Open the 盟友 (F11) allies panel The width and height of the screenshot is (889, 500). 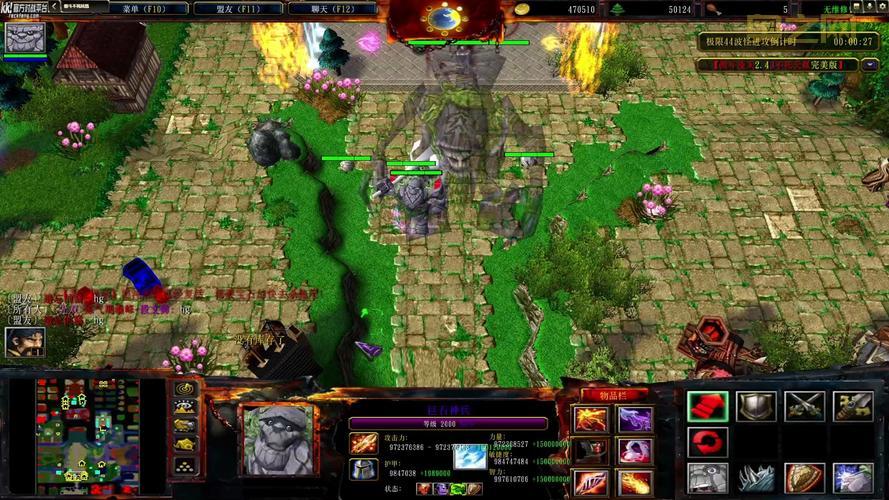(x=235, y=9)
